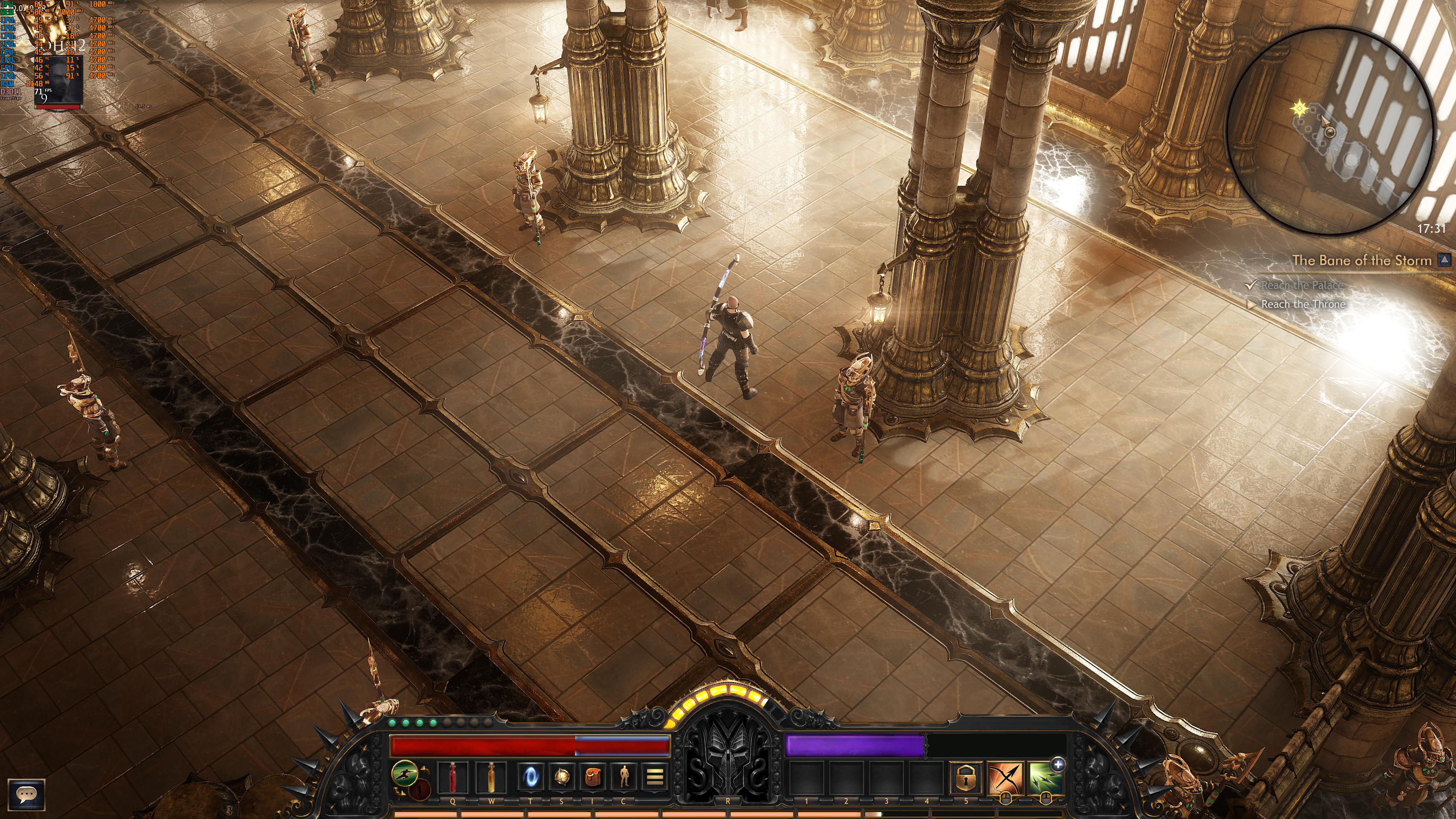Drink the orange potion in the hotbar
1456x819 pixels.
click(x=492, y=777)
